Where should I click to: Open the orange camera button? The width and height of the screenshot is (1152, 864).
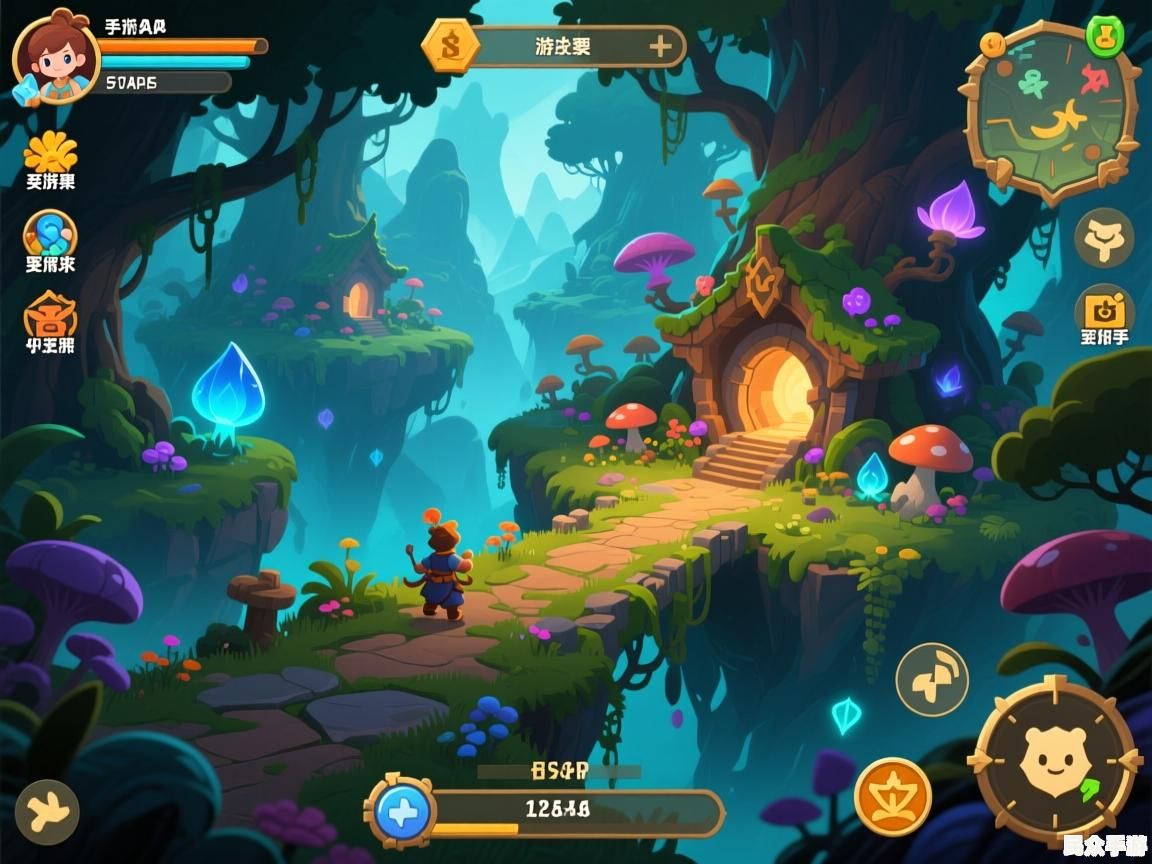[x=1104, y=310]
